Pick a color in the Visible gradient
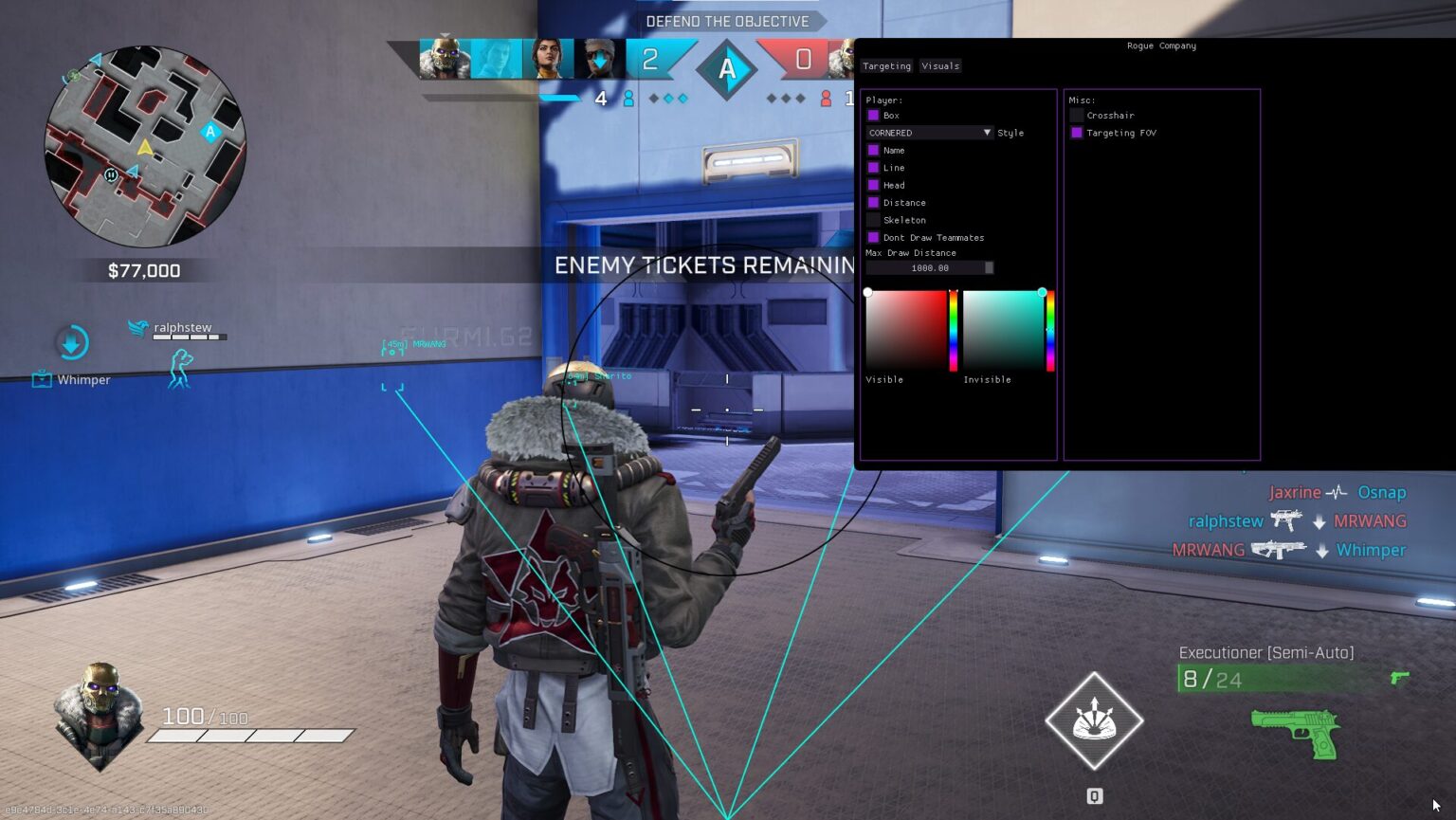The image size is (1456, 820). click(905, 332)
